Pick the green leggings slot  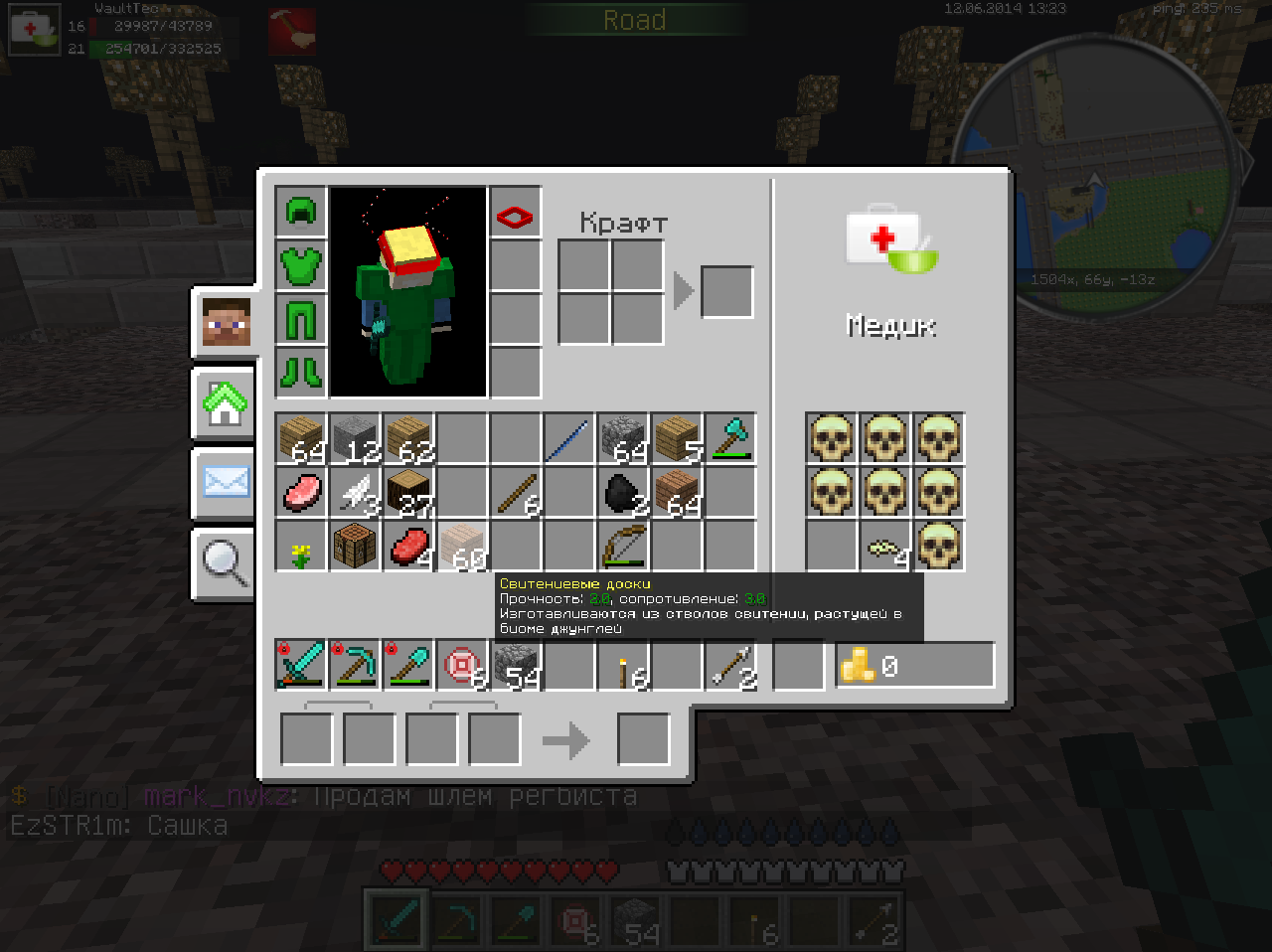point(300,319)
